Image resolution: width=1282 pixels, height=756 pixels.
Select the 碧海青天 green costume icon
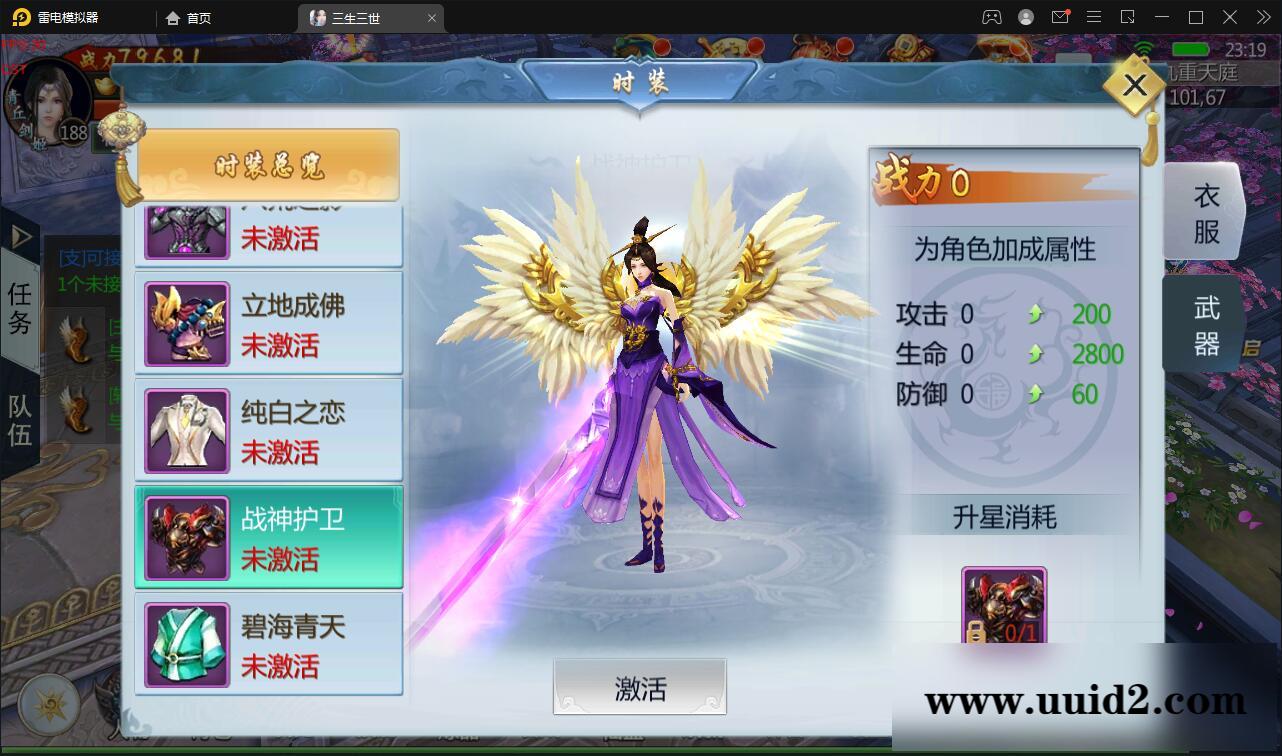pyautogui.click(x=186, y=643)
